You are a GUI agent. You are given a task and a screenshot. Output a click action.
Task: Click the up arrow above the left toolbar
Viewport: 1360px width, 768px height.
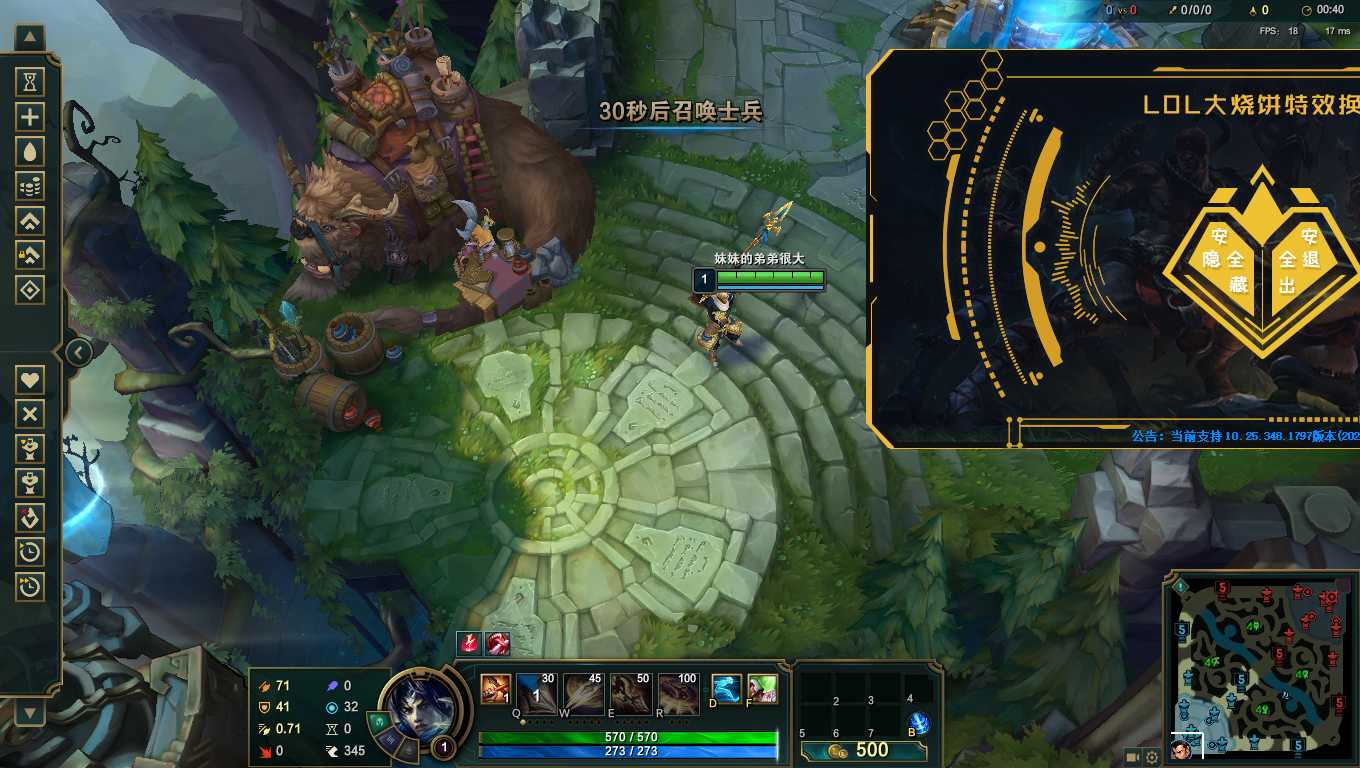coord(30,39)
